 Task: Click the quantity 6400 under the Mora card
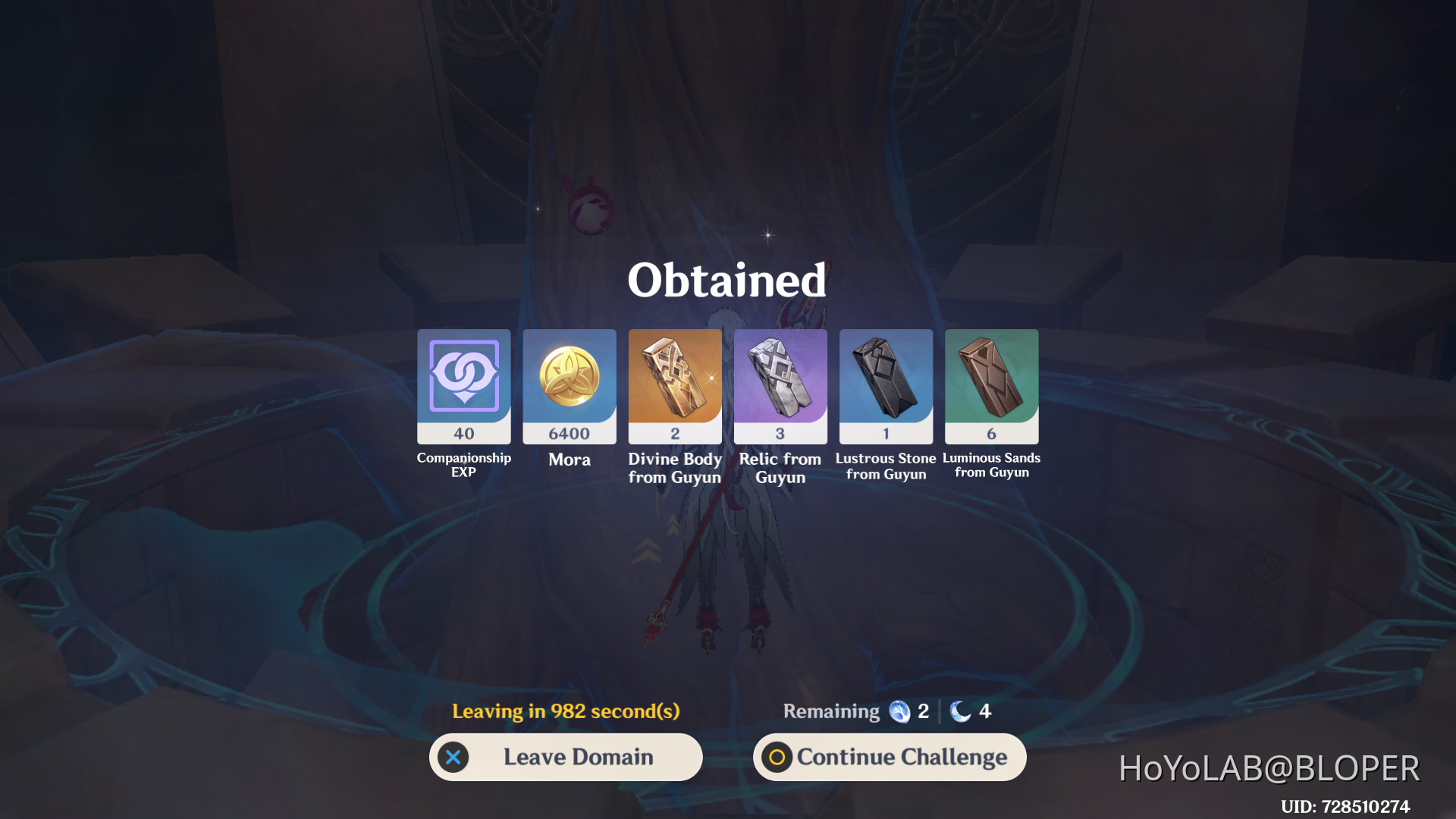coord(569,432)
